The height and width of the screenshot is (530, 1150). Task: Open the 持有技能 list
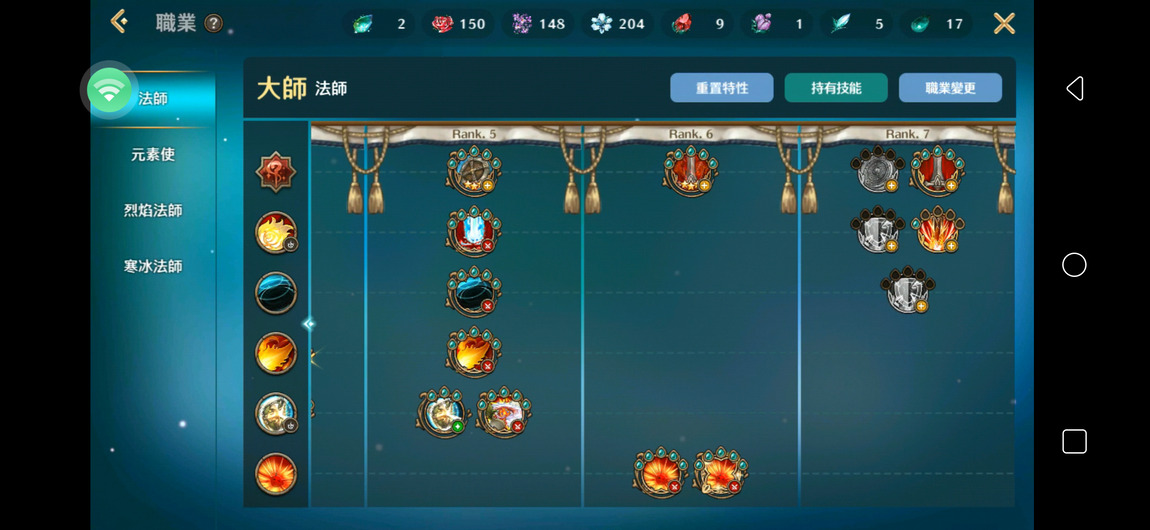pyautogui.click(x=836, y=88)
